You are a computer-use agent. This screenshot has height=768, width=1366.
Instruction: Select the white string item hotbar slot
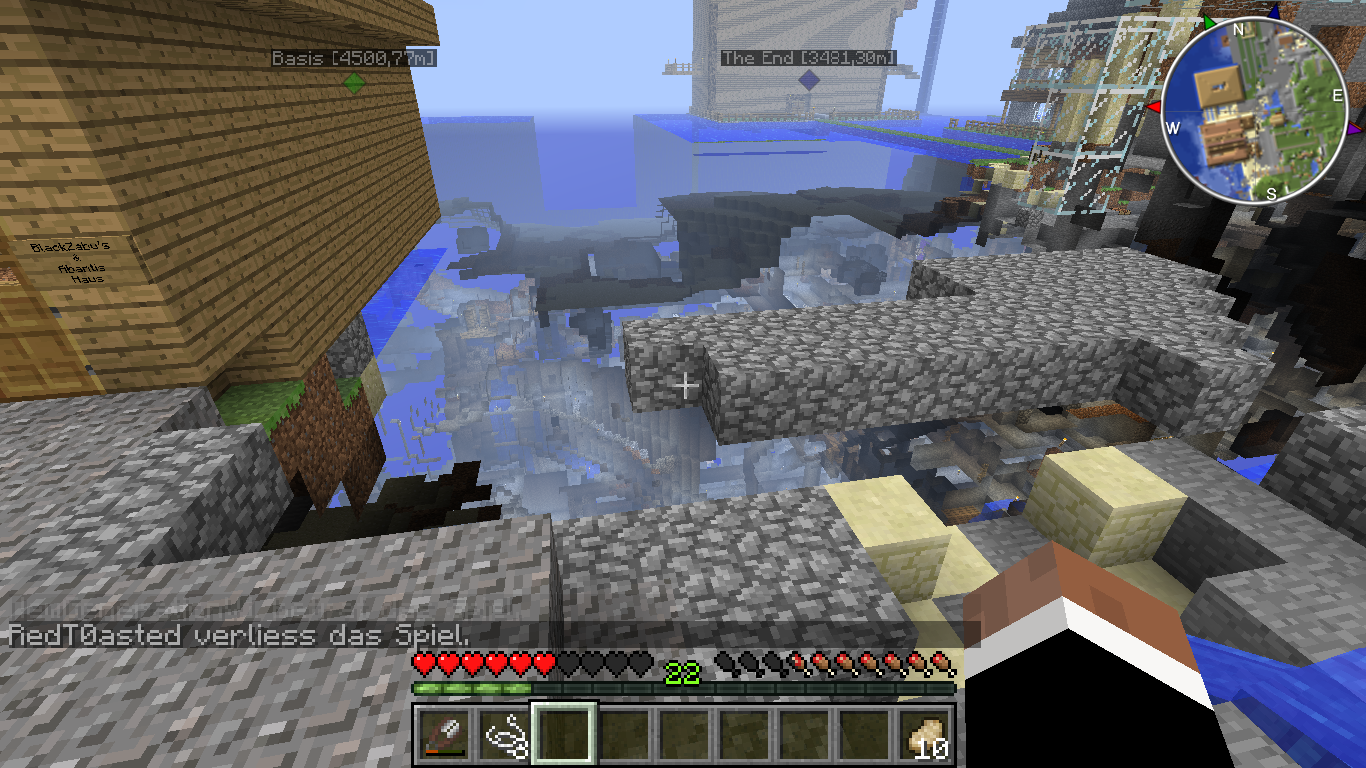click(x=505, y=737)
